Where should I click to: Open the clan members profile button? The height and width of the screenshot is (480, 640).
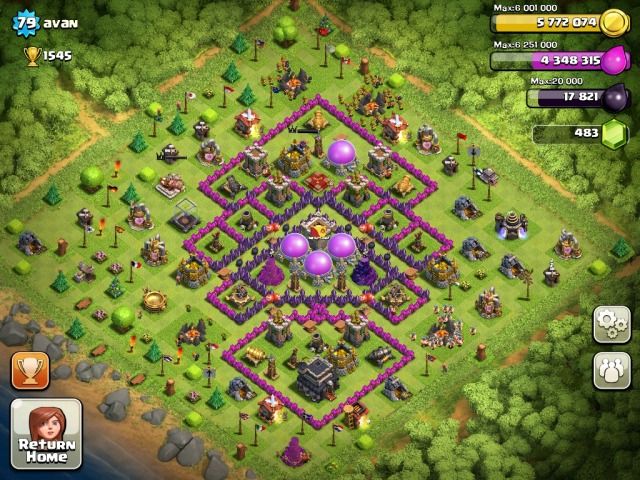(611, 369)
